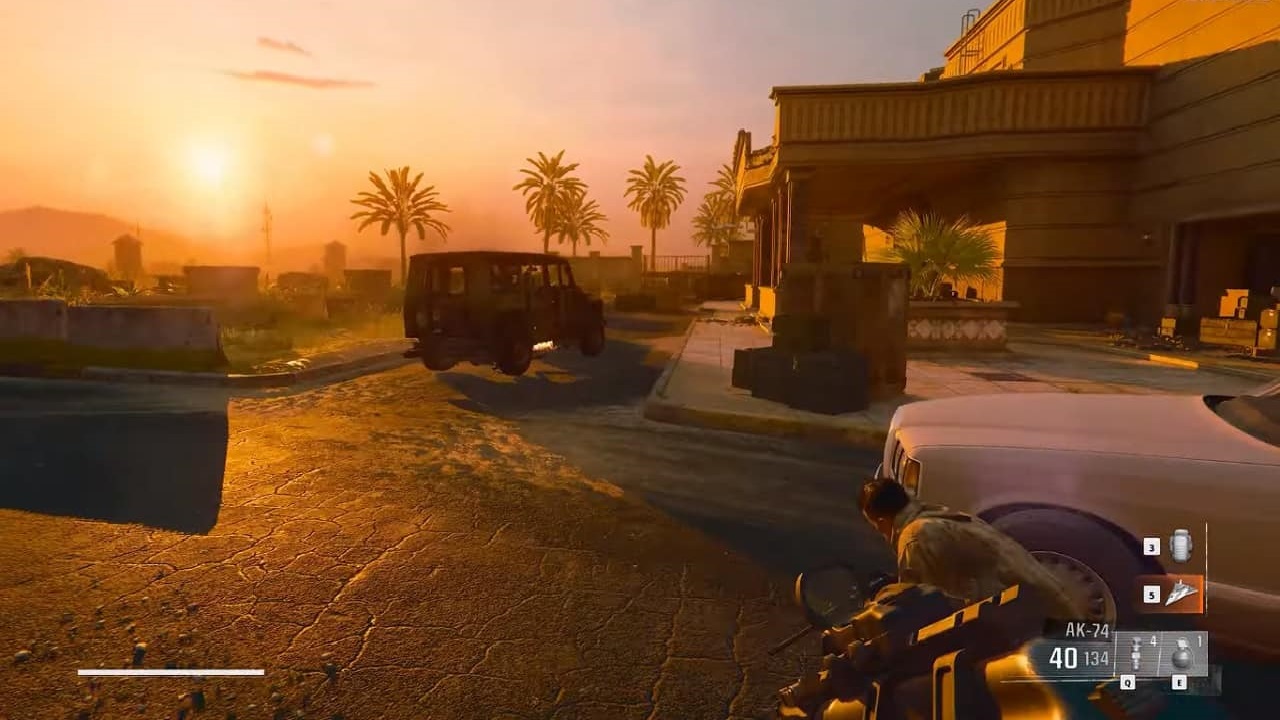Click the Q keybind badge under the stim

[1128, 682]
